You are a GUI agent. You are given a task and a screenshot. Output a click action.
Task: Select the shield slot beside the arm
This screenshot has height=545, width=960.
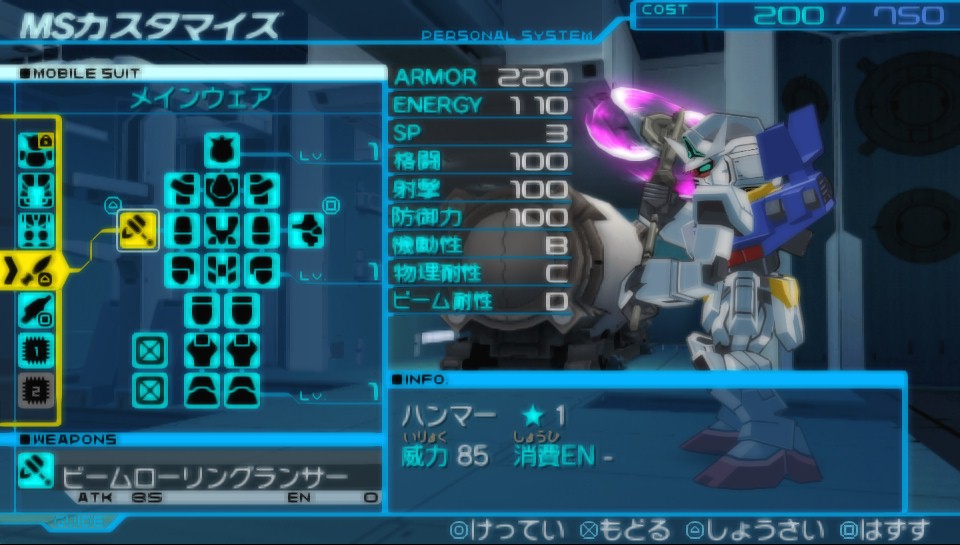(x=307, y=230)
